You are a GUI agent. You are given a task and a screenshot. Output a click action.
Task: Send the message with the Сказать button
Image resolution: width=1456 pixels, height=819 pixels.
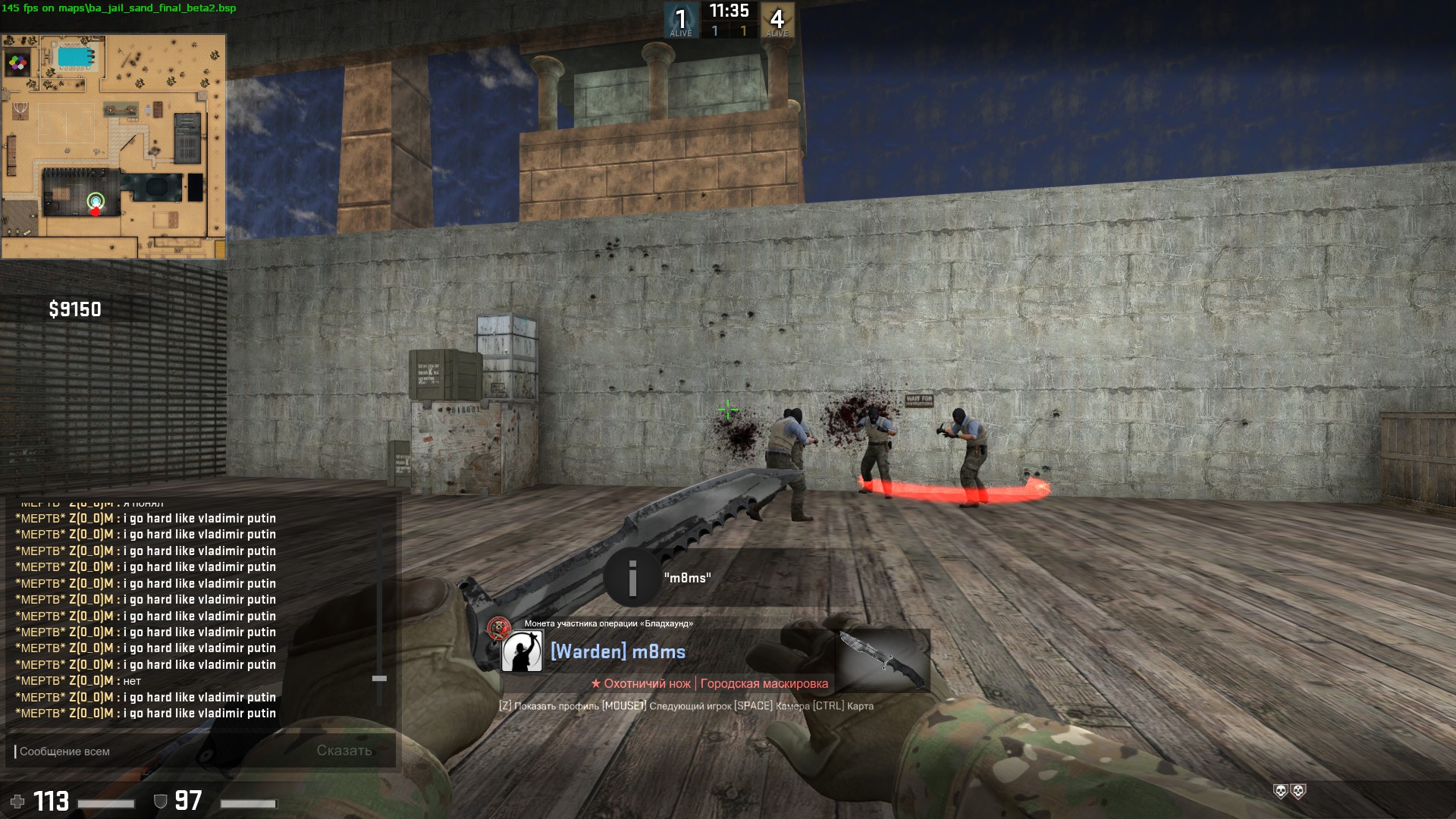344,751
